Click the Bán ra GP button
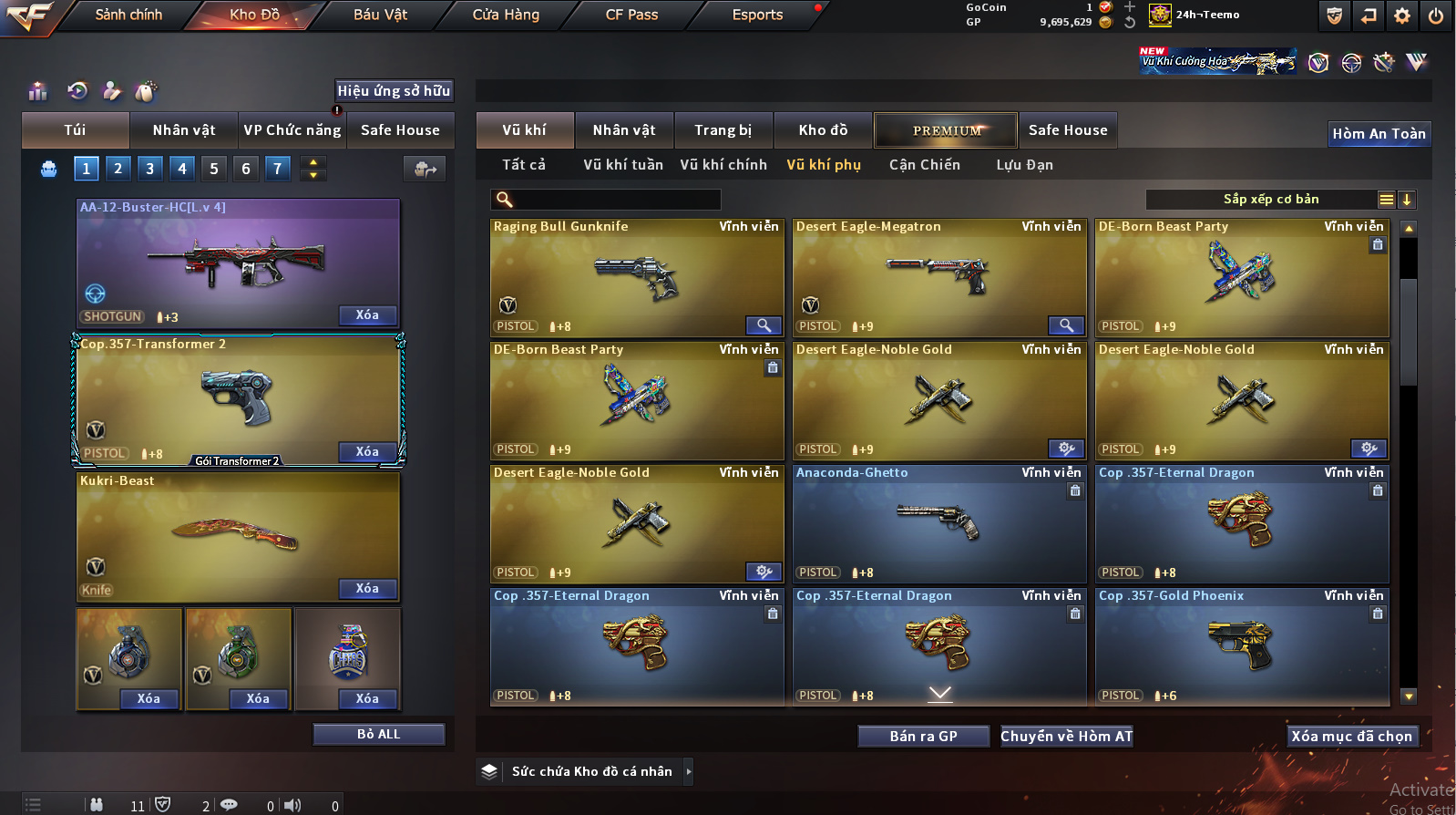The height and width of the screenshot is (815, 1456). [x=923, y=737]
